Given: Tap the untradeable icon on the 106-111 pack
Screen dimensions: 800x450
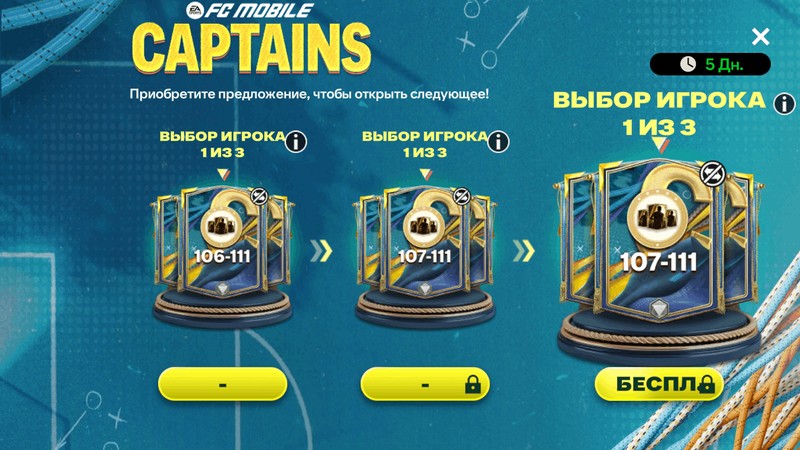Looking at the screenshot, I should click(x=259, y=197).
